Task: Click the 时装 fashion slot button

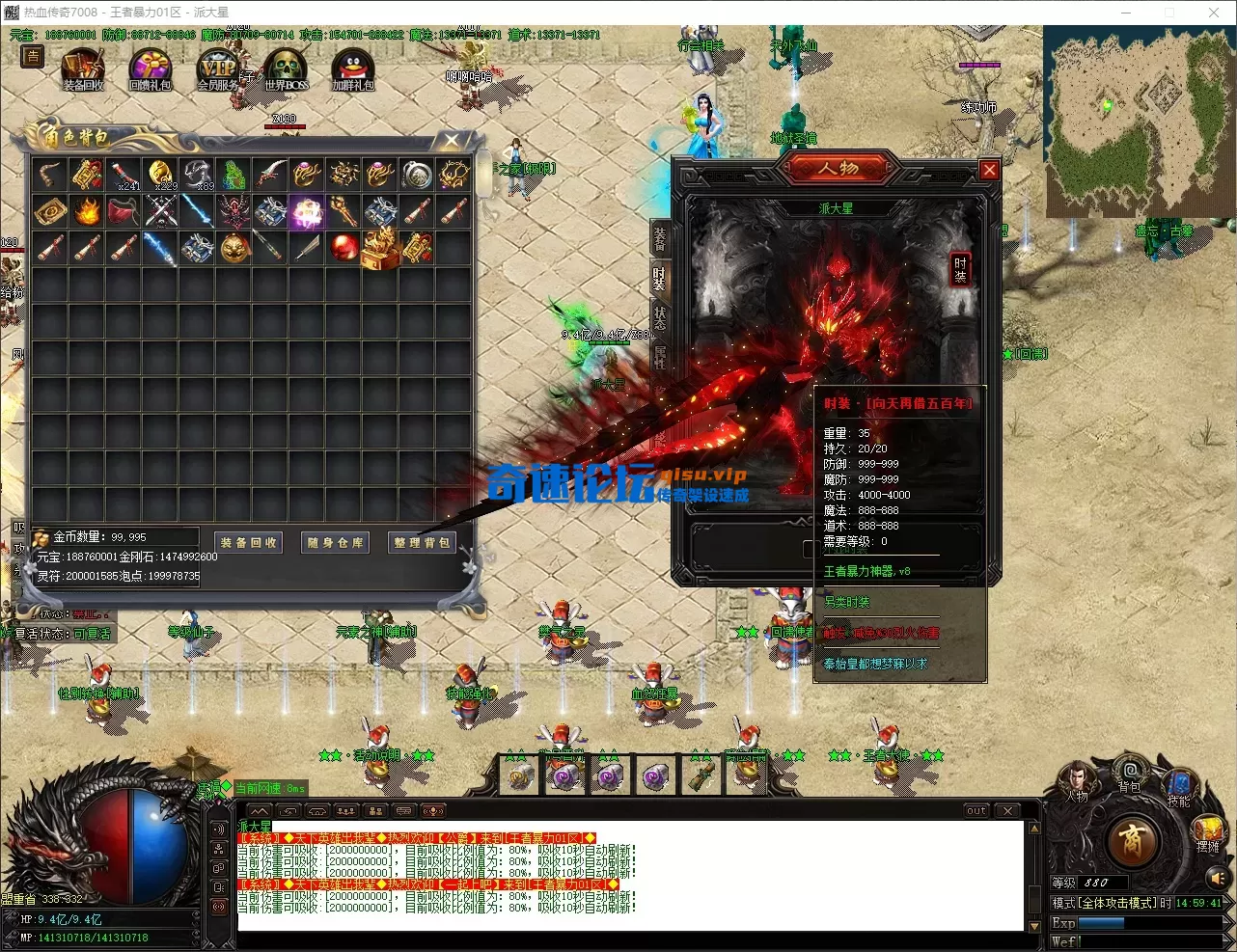Action: click(960, 269)
